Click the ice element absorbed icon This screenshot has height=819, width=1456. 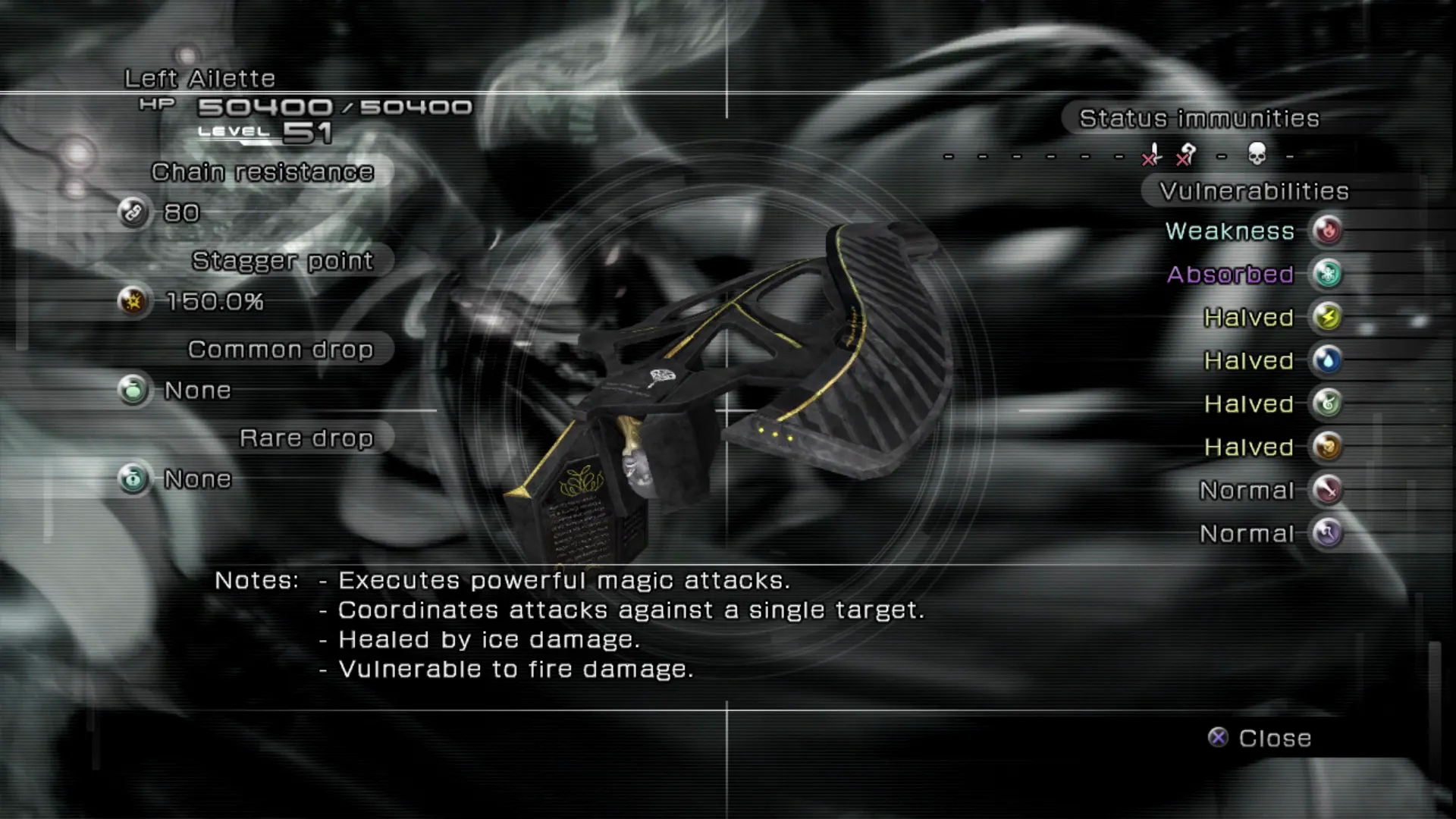(x=1327, y=274)
